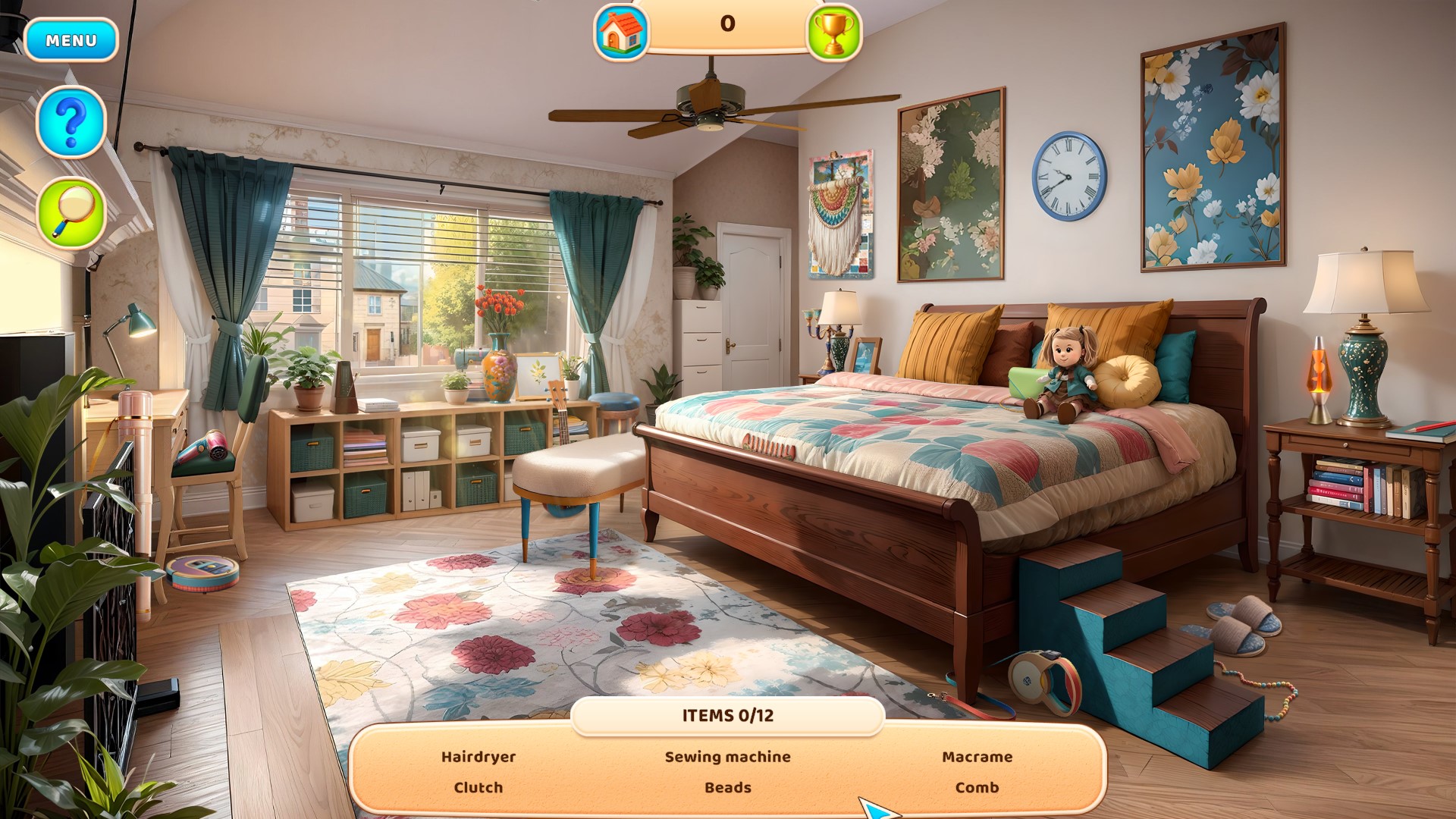Choose Comb from the item list
Screen dimensions: 1456x819
(977, 787)
